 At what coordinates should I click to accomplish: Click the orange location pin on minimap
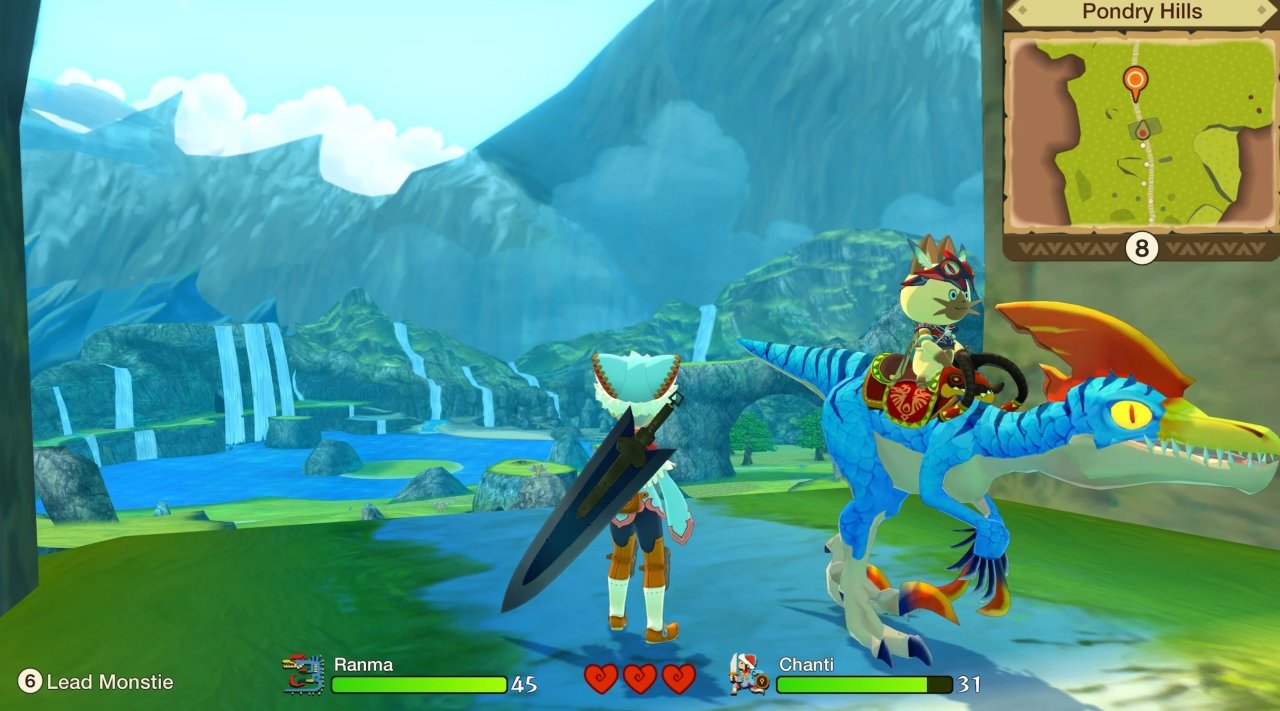[1135, 80]
